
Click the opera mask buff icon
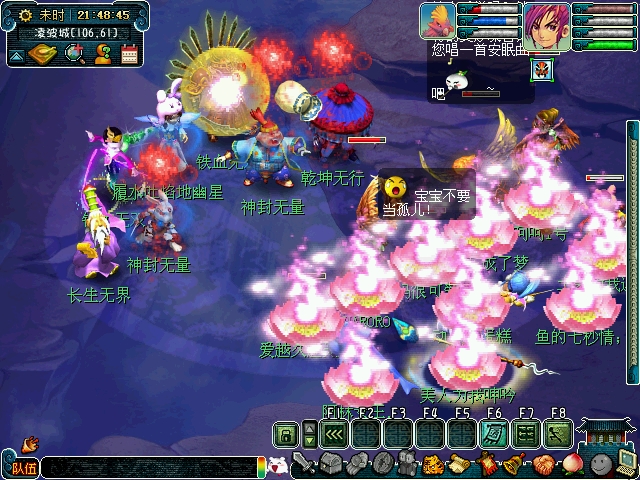pos(543,72)
